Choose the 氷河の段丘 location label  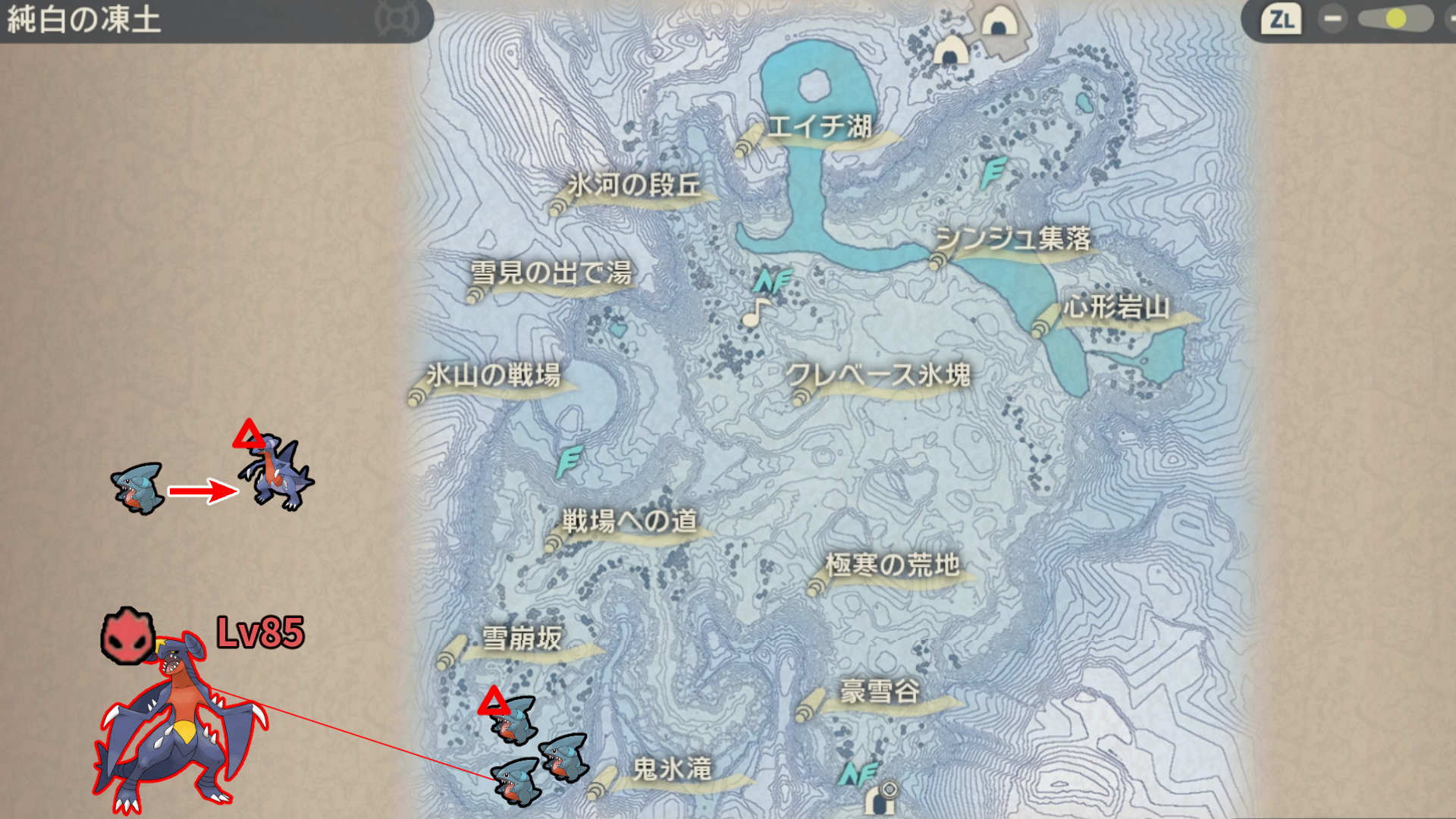tap(634, 186)
